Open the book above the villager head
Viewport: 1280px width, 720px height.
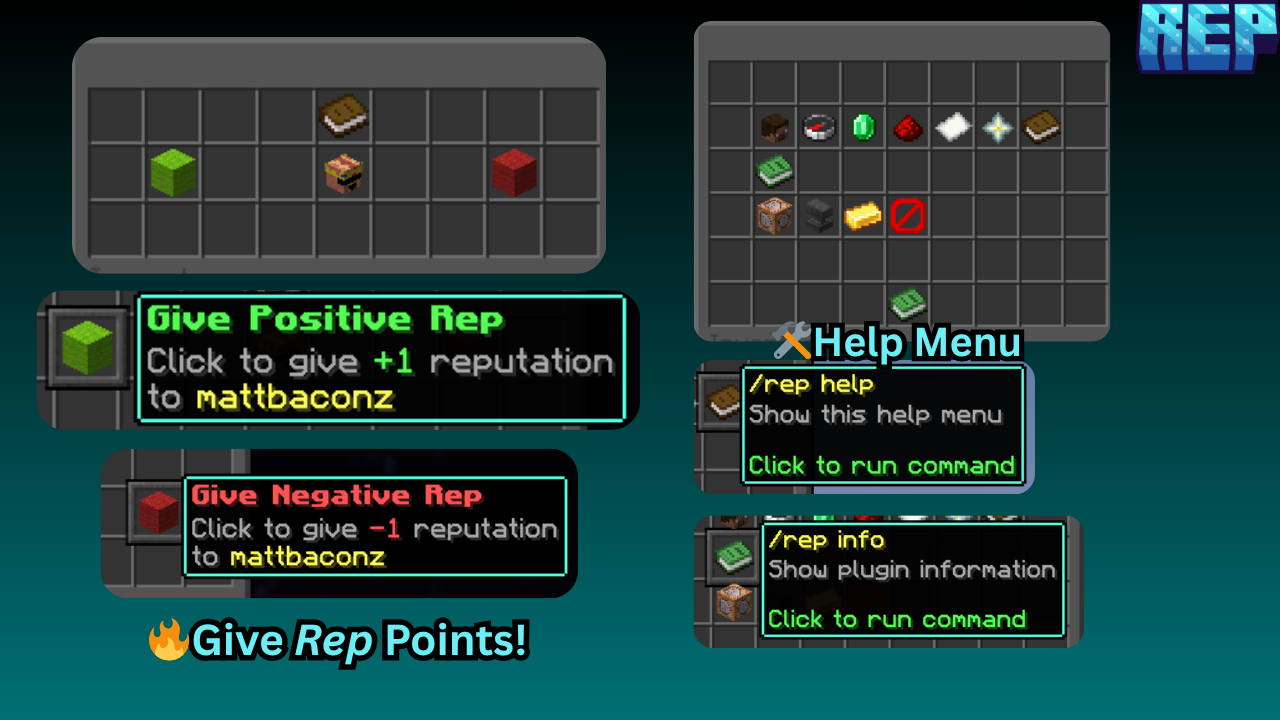coord(344,116)
